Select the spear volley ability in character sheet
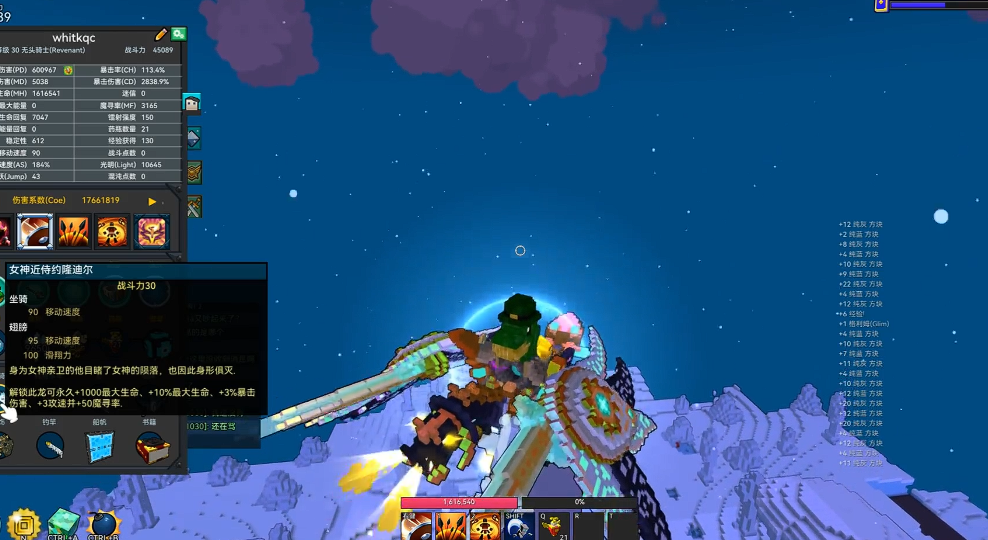 point(73,232)
